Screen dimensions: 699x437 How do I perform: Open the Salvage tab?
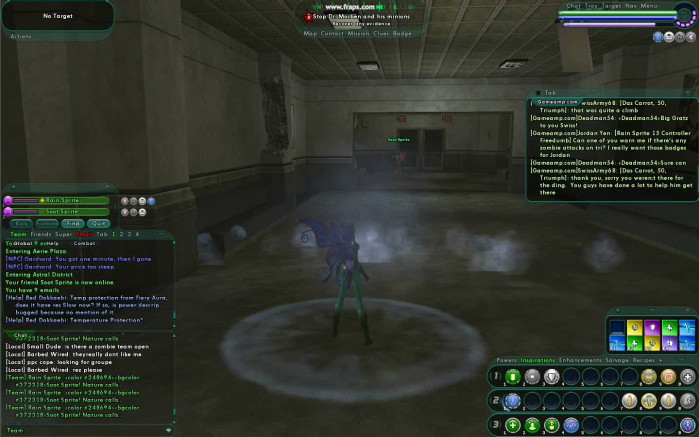click(x=618, y=359)
